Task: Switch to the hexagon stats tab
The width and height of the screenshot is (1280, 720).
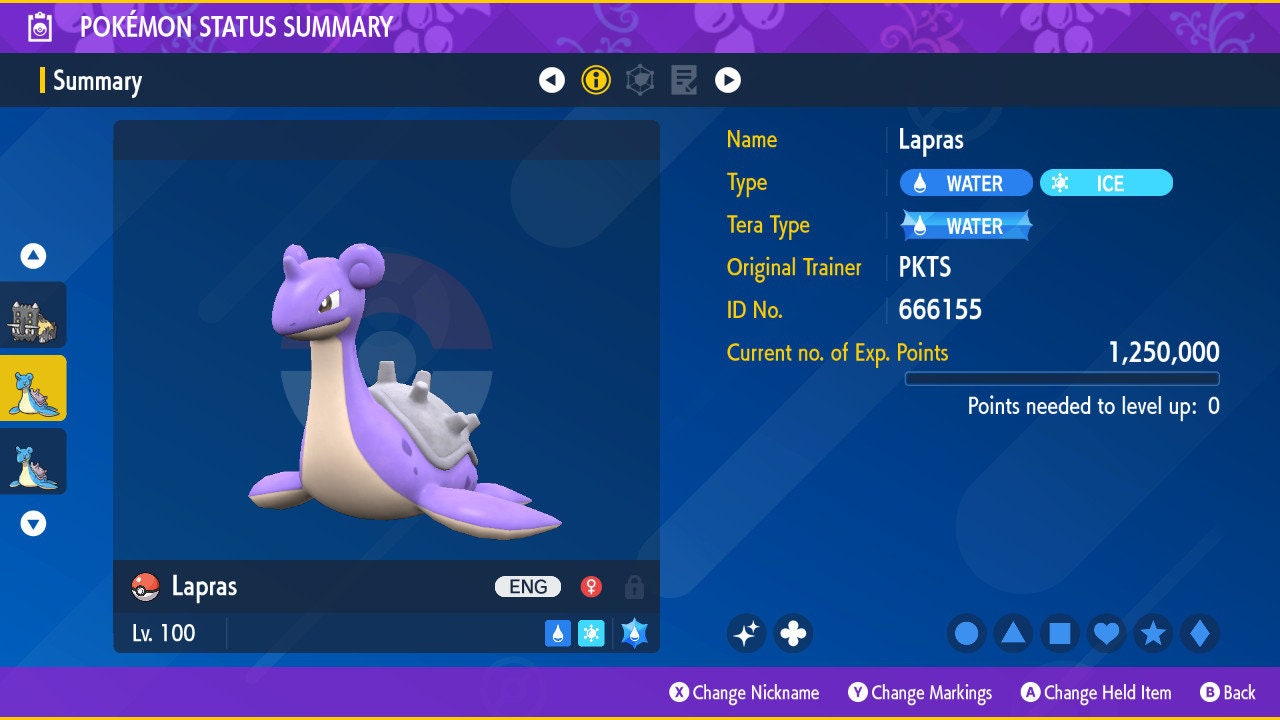Action: (640, 80)
